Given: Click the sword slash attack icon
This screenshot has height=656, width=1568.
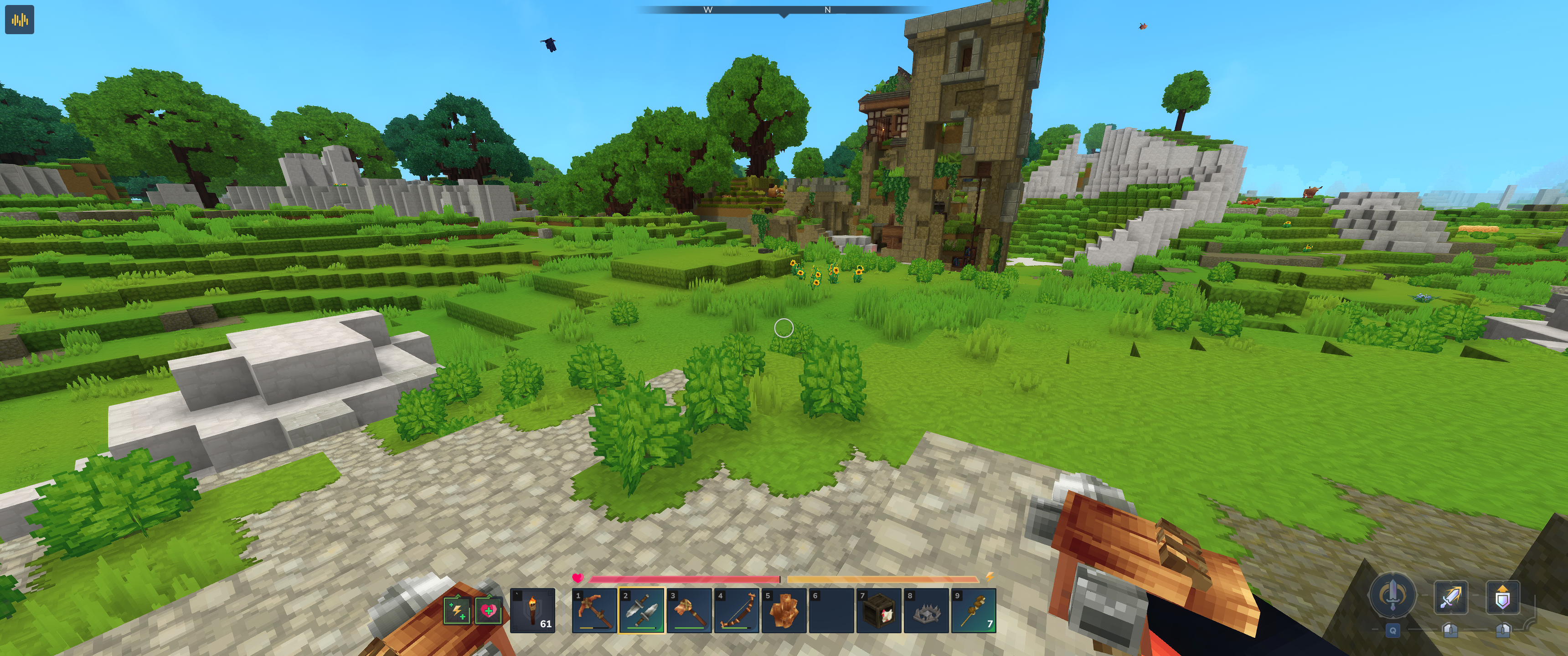Looking at the screenshot, I should point(1450,597).
